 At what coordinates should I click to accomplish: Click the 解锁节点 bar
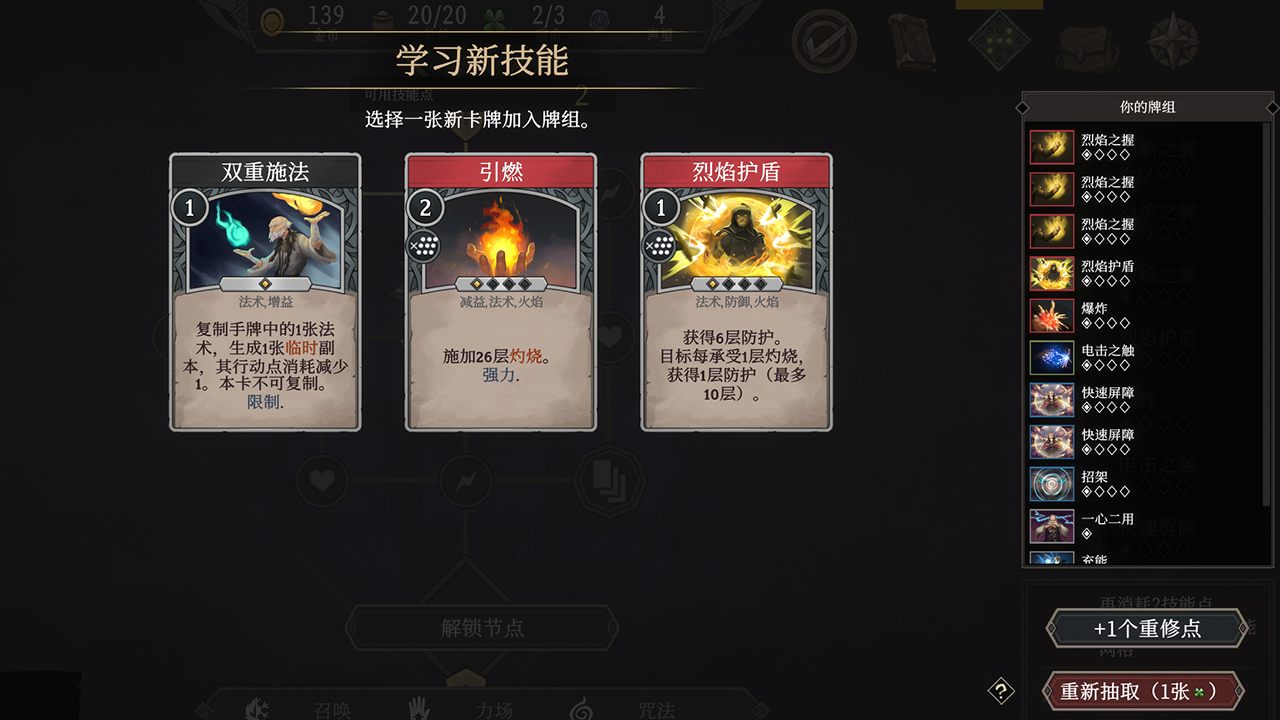click(482, 628)
